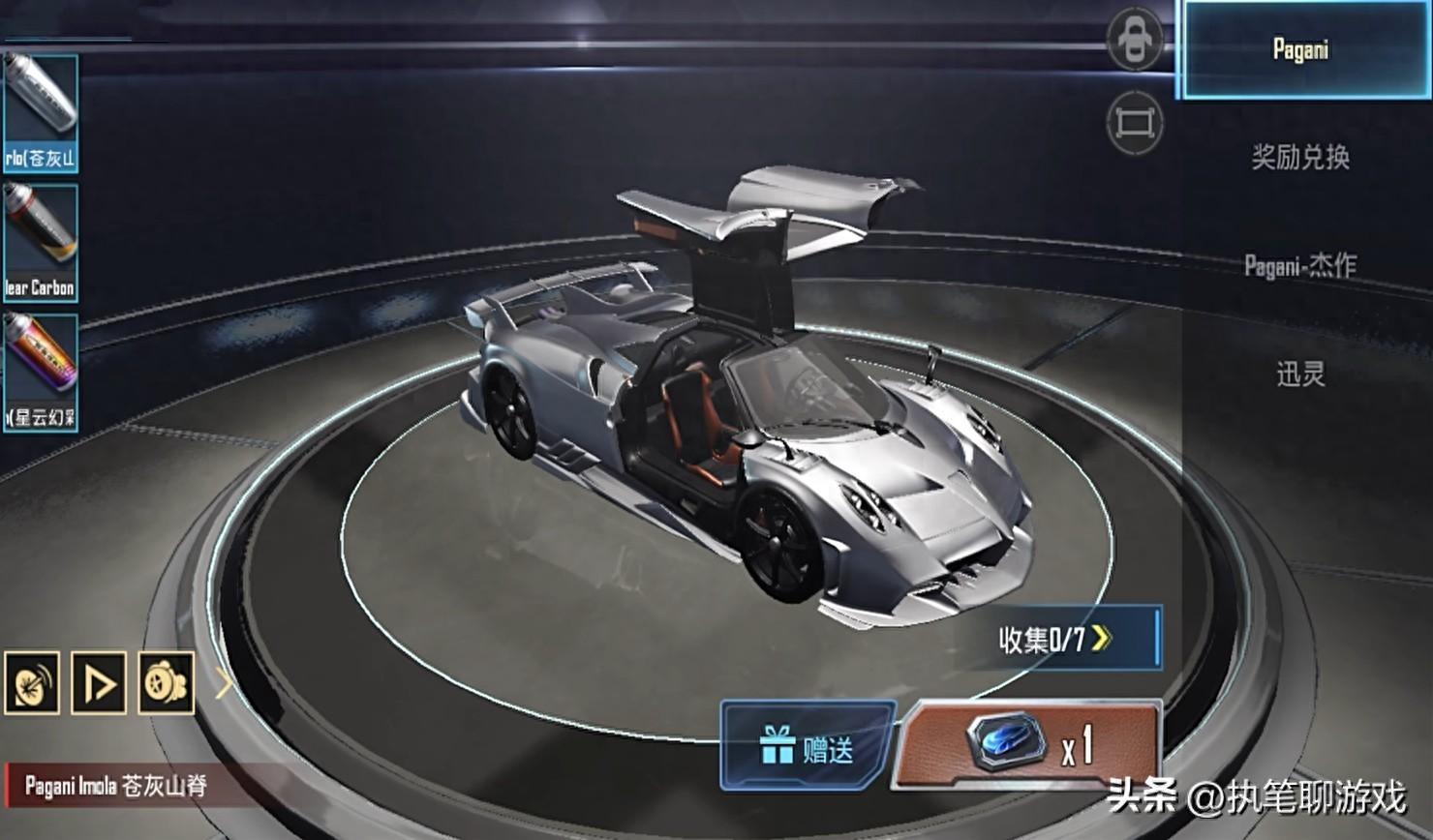Select the Pagani tab

tap(1300, 49)
